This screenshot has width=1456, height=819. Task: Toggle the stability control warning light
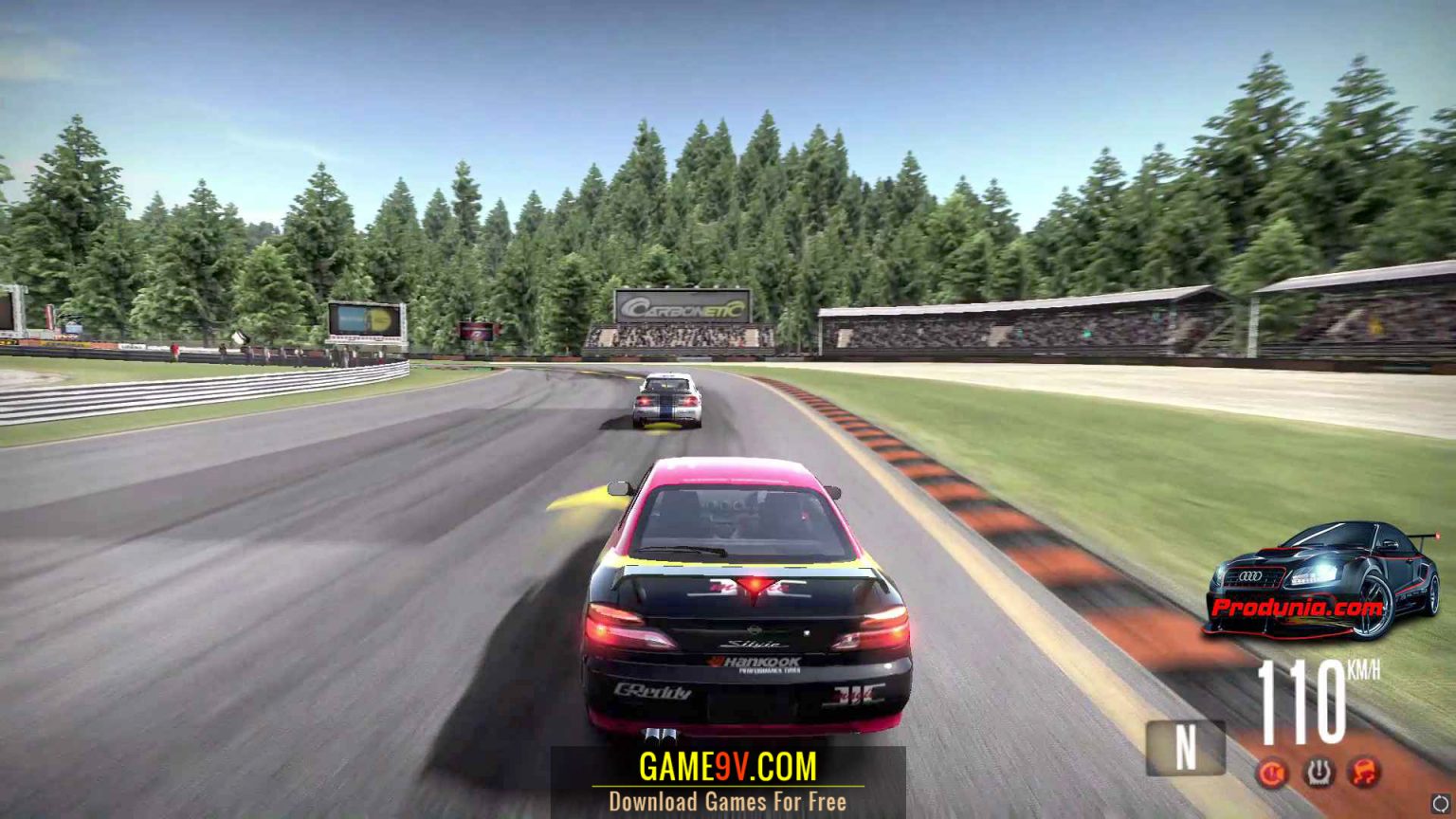[x=1363, y=773]
